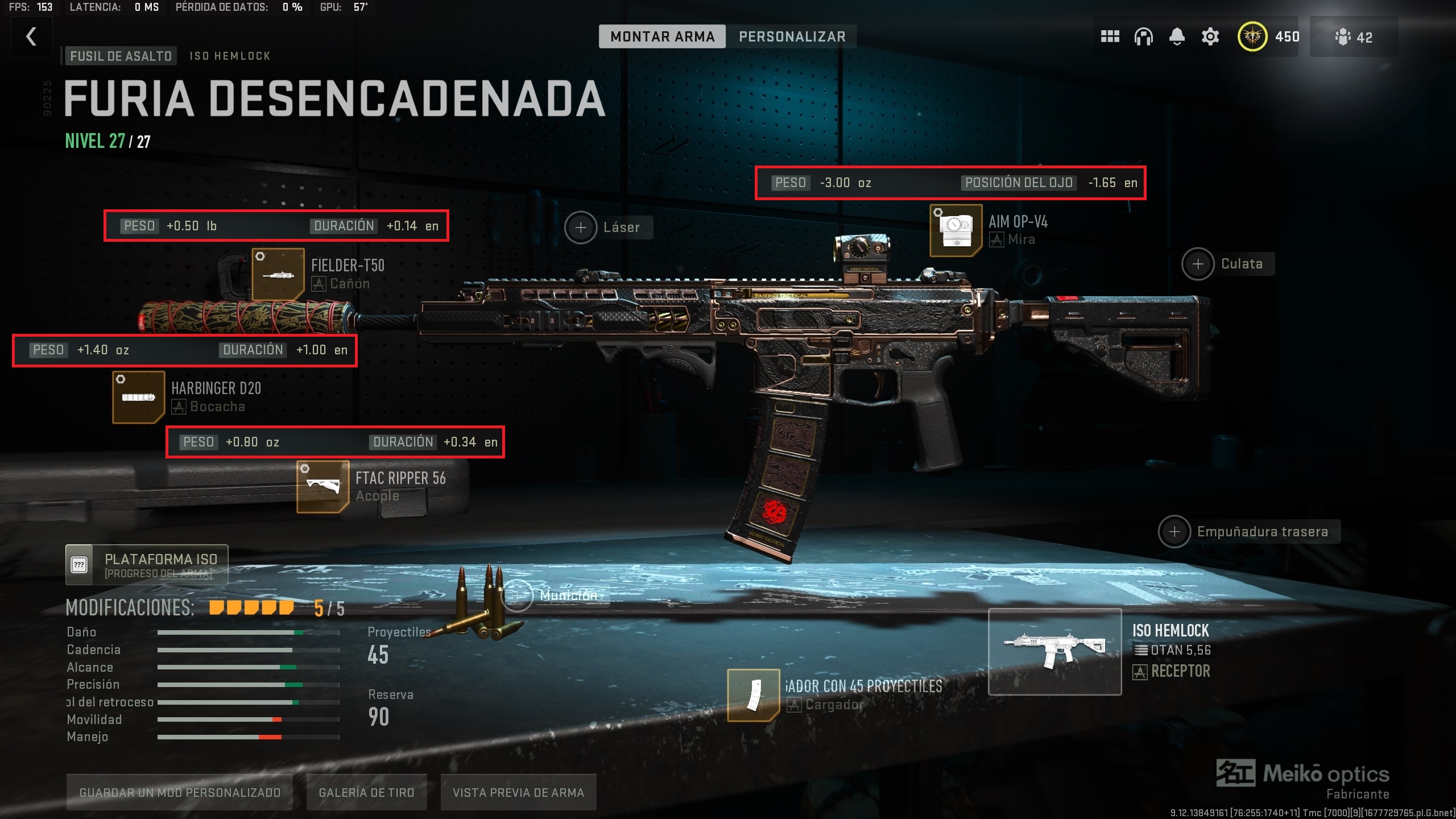The height and width of the screenshot is (819, 1456).
Task: Open the AIM OP-V4 optic attachment
Action: coord(955,231)
